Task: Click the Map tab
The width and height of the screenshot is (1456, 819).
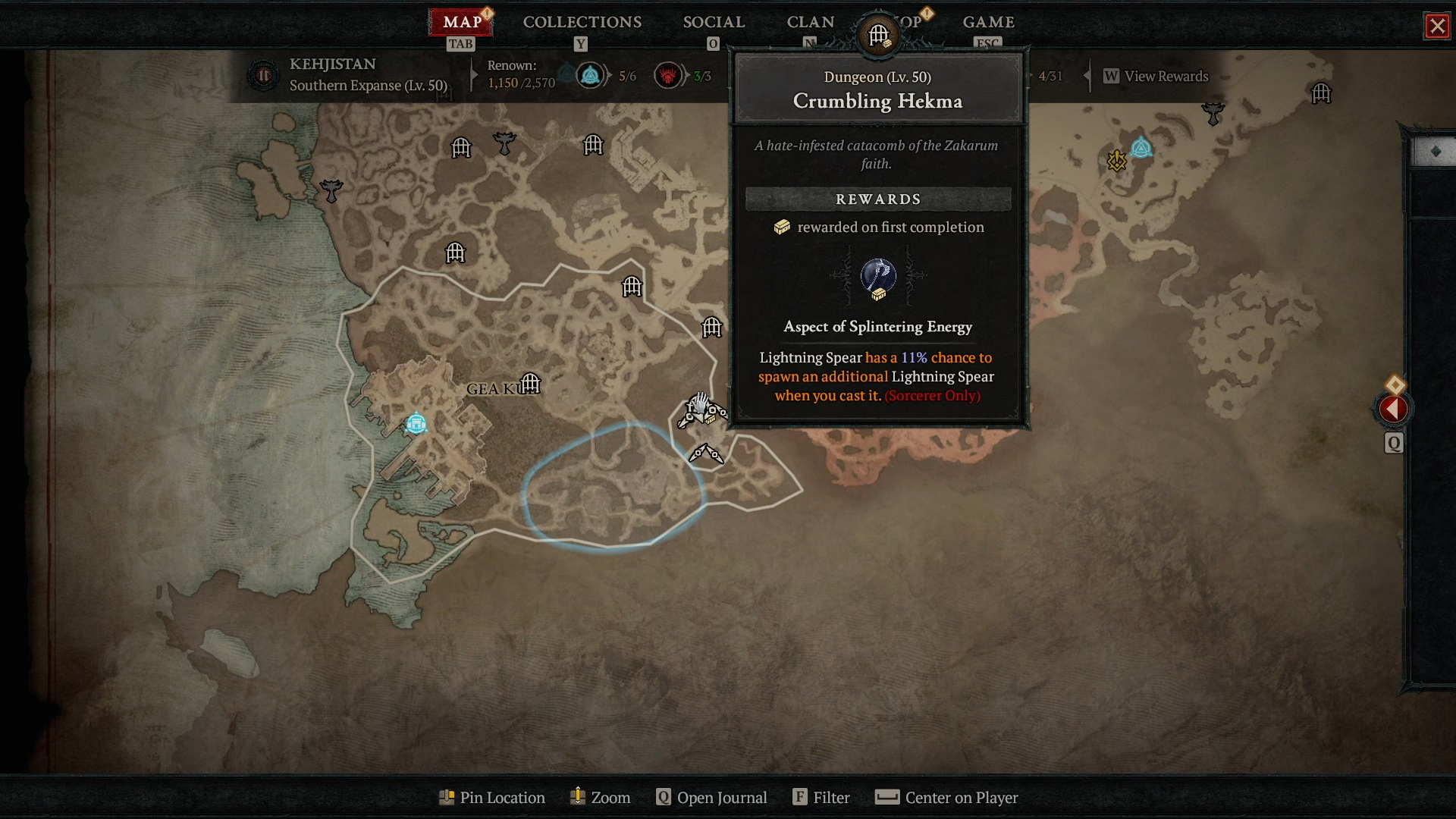Action: [x=462, y=22]
